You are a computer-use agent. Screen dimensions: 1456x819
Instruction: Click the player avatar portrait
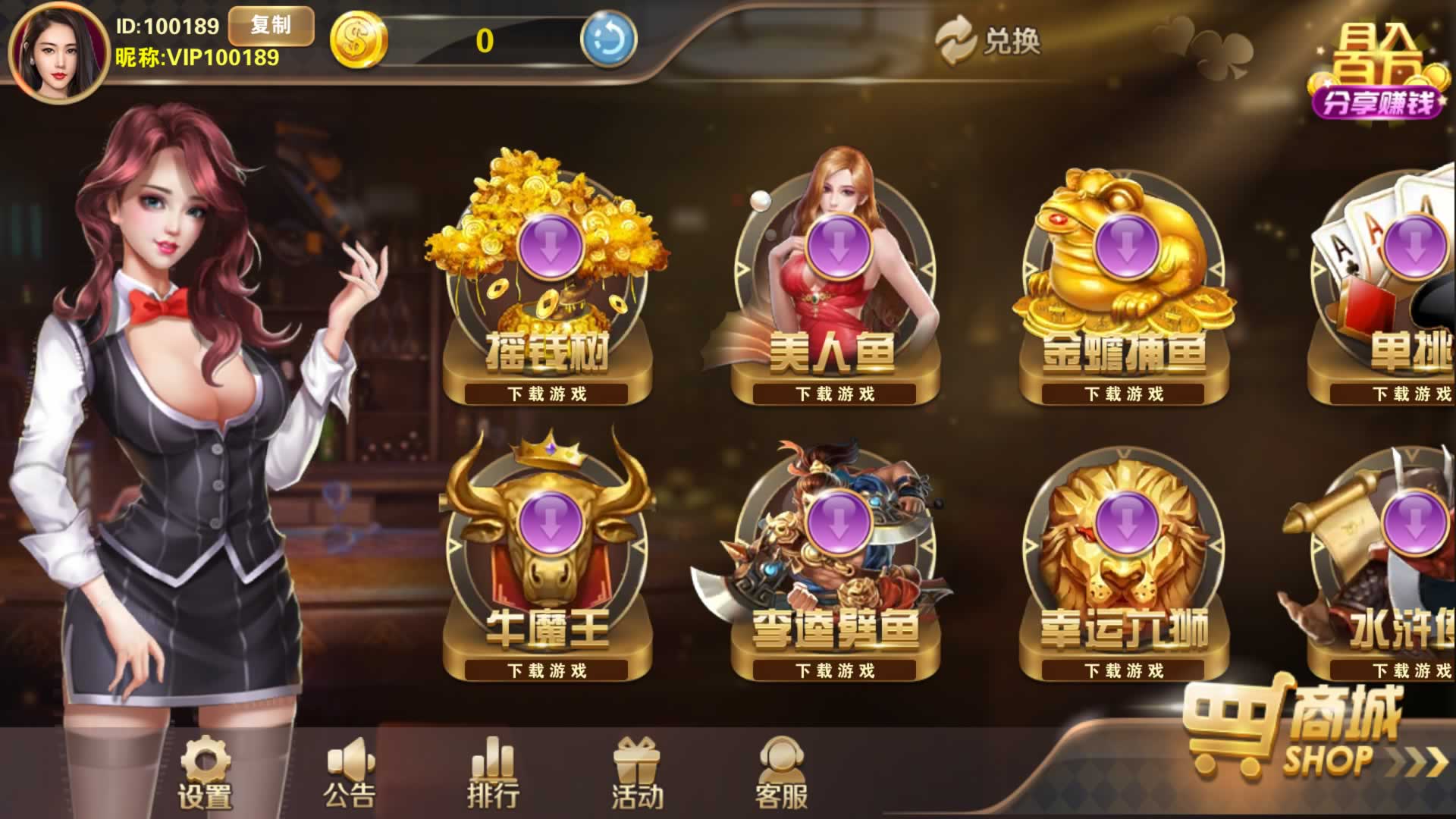(58, 52)
